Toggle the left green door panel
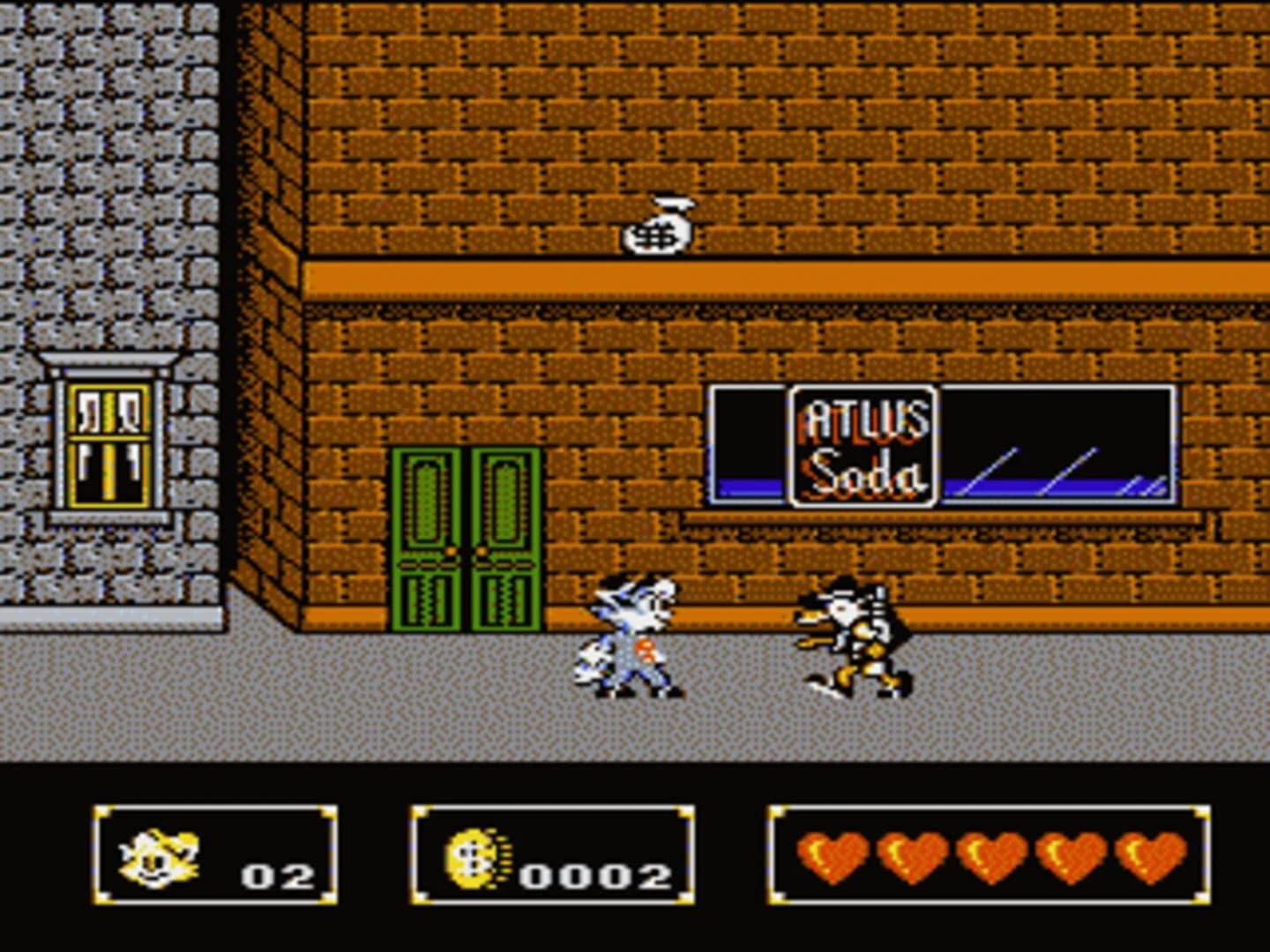This screenshot has width=1270, height=952. pyautogui.click(x=430, y=538)
